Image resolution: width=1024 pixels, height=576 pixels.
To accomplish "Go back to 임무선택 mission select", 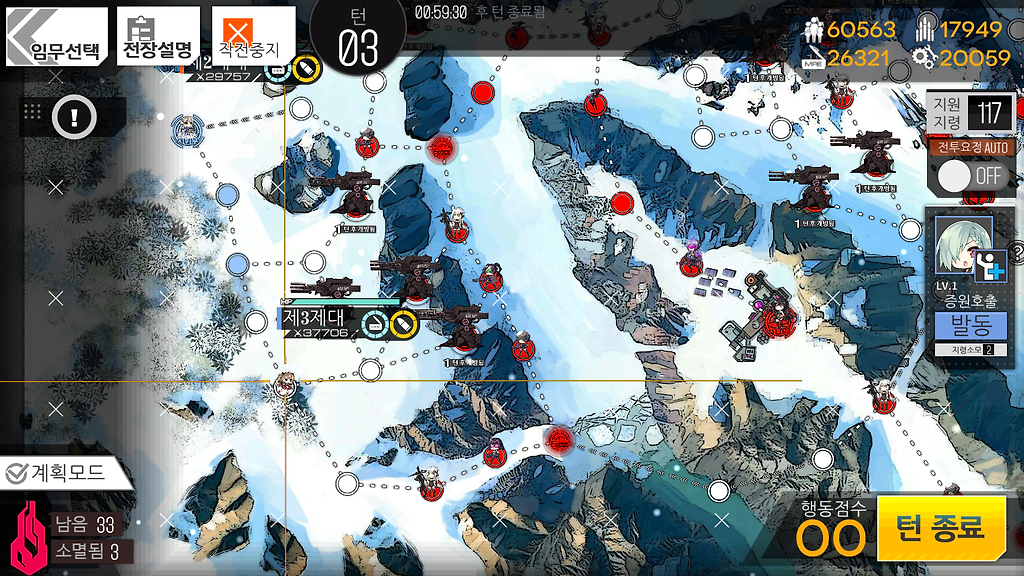I will 56,38.
